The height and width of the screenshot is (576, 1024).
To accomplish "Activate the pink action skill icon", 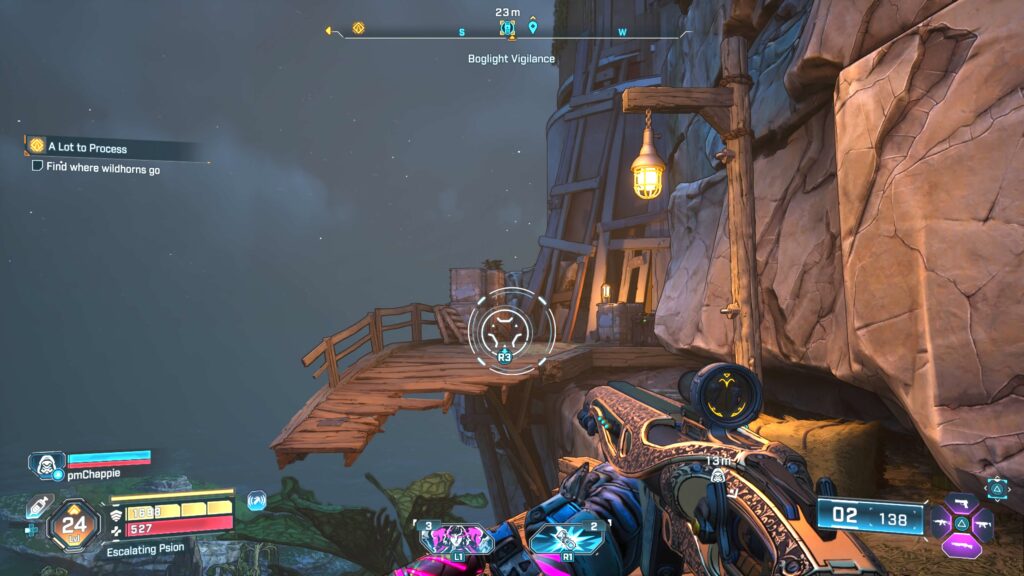I will [x=458, y=539].
